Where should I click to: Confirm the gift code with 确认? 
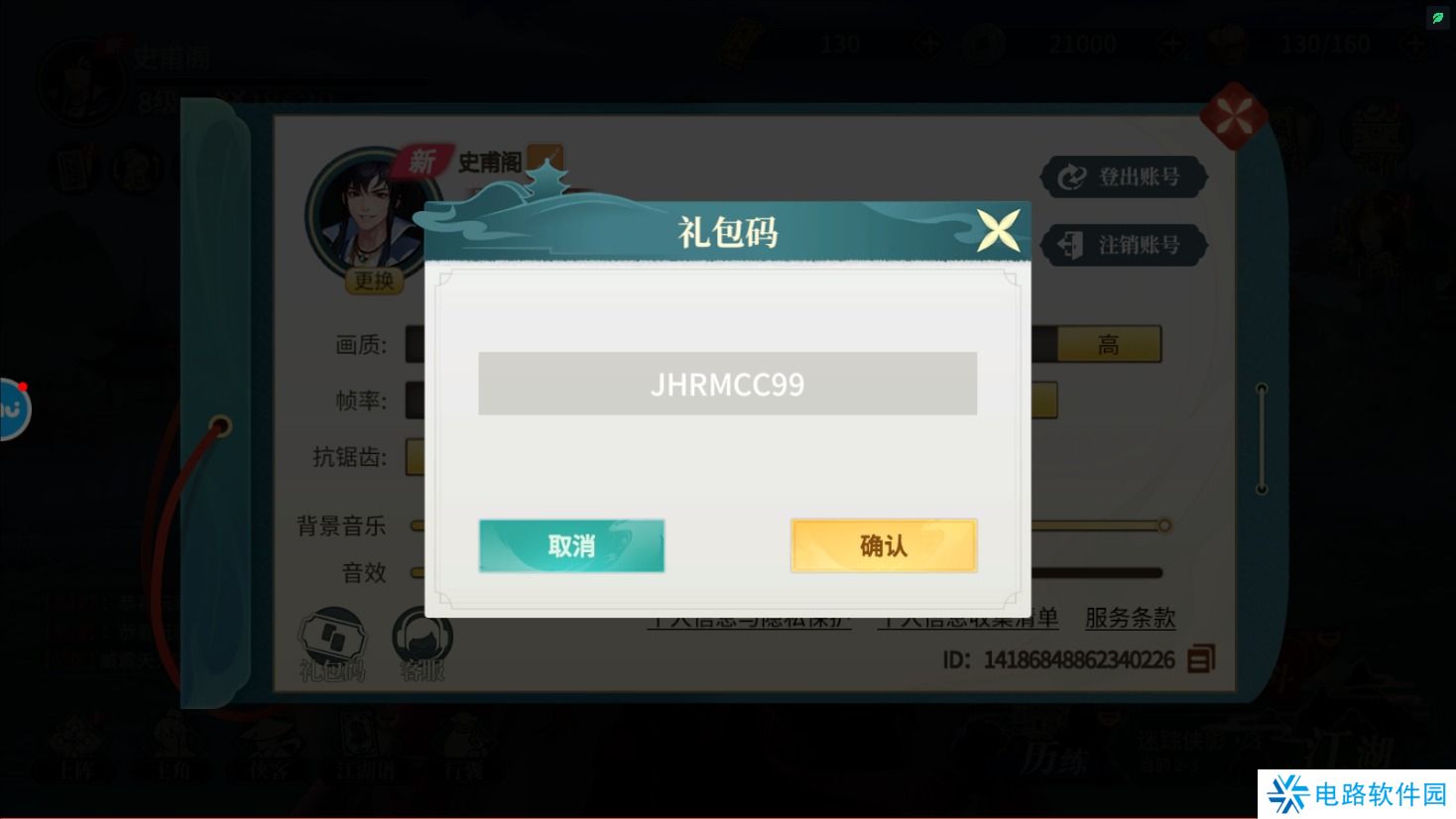click(x=882, y=545)
